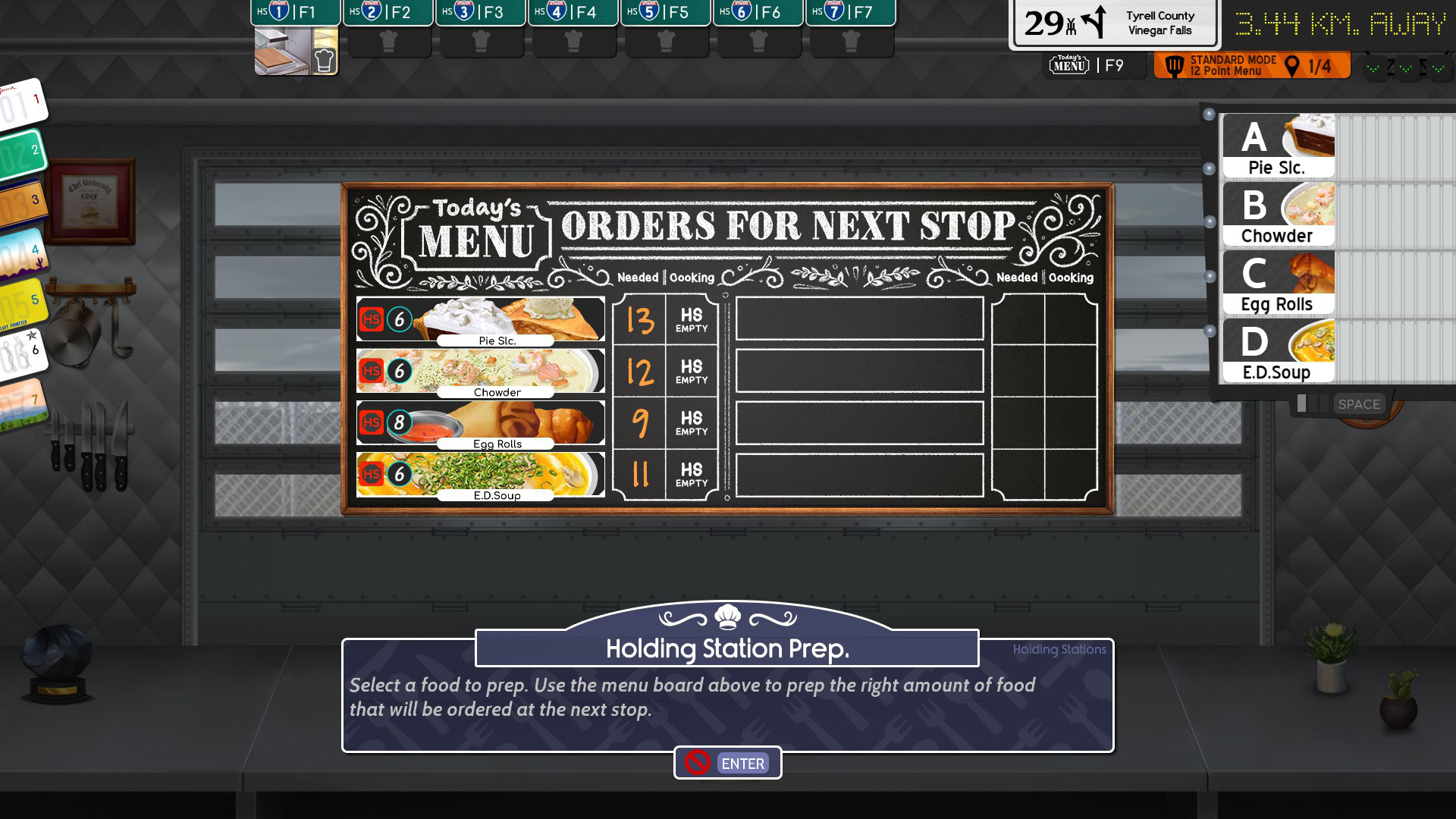Select holding station 1 tab
The height and width of the screenshot is (819, 1456).
[296, 12]
